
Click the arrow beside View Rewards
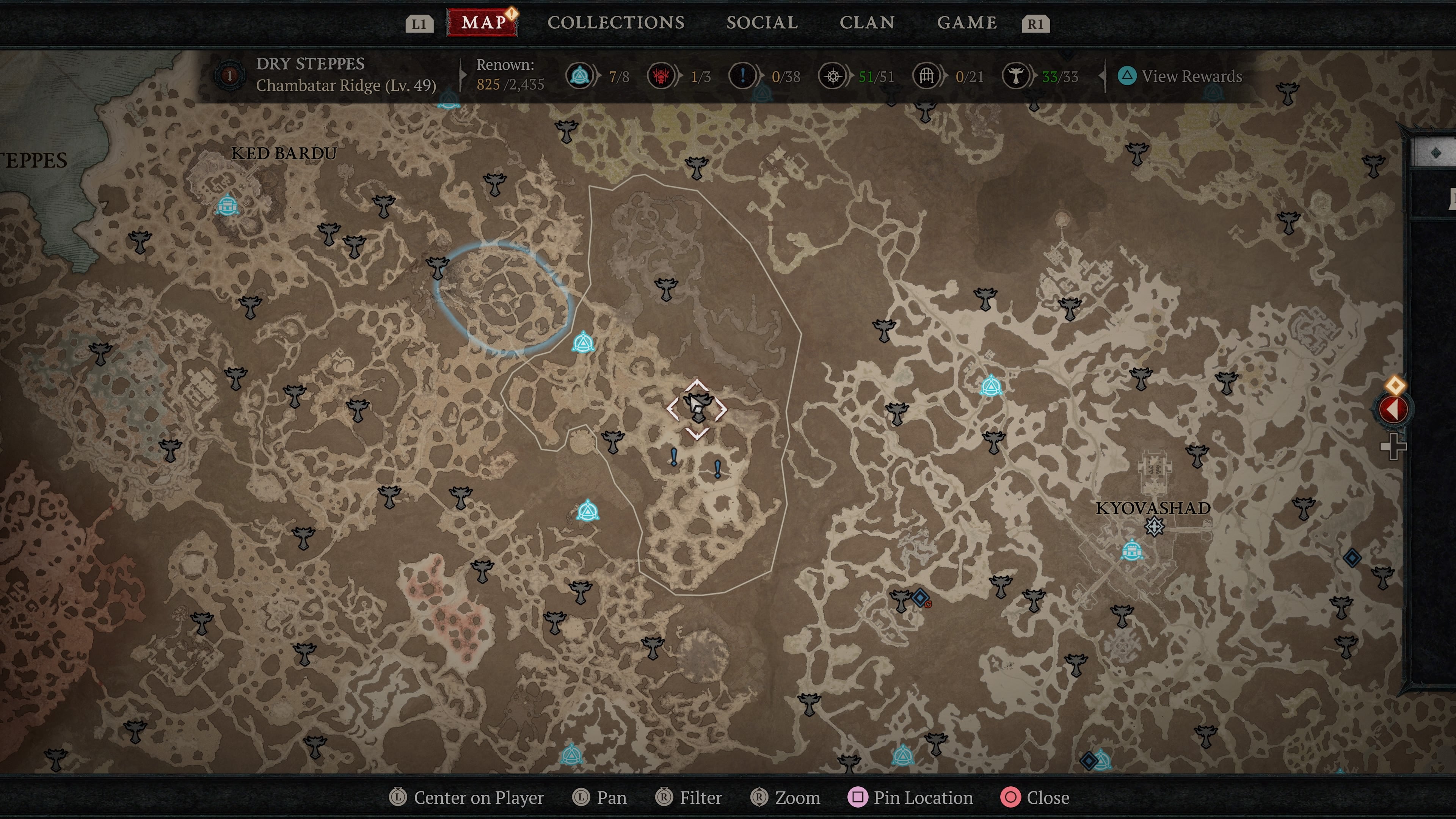(x=1101, y=76)
